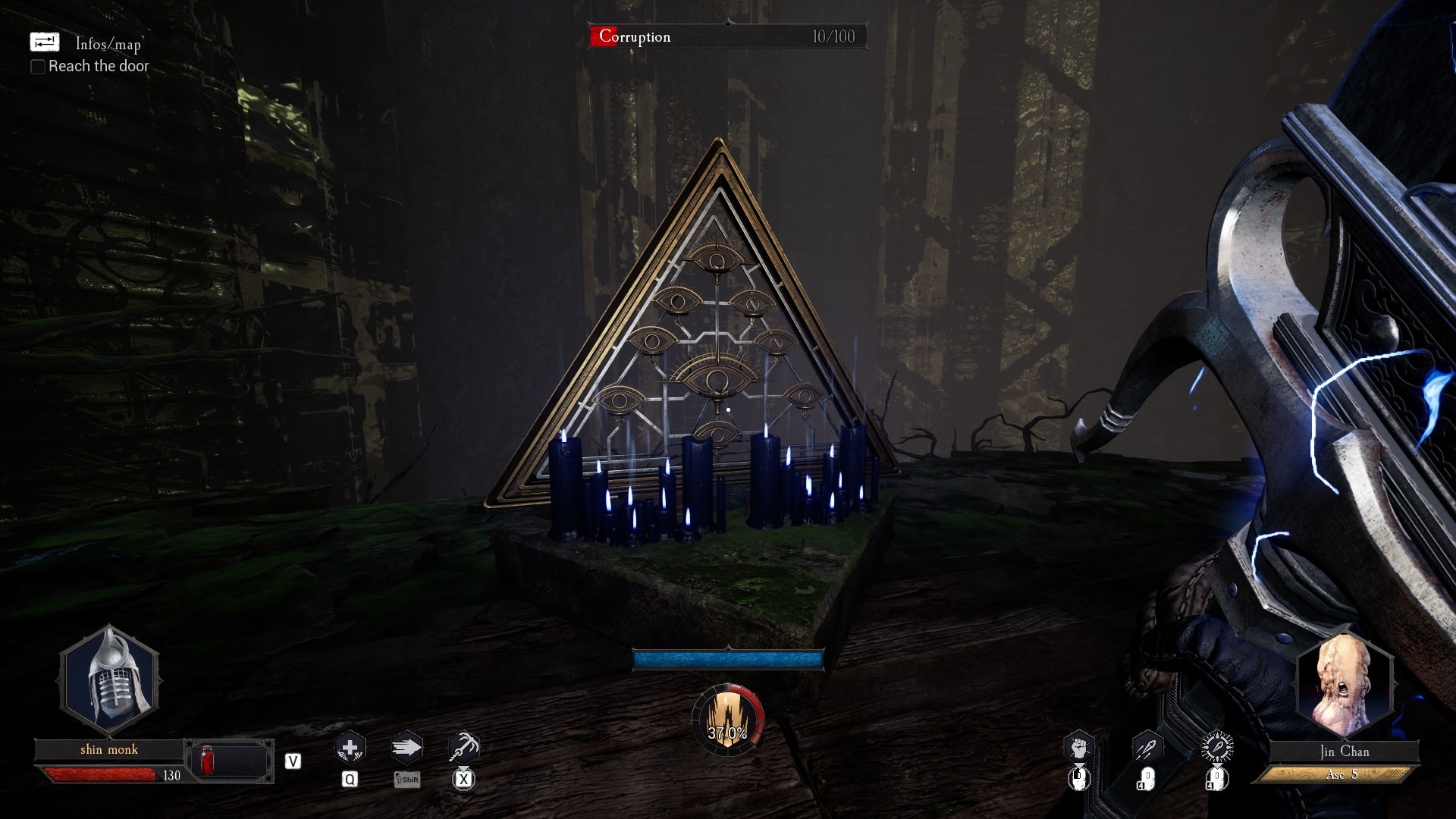Use the red blood vial slot
Viewport: 1456px width, 819px height.
(207, 760)
